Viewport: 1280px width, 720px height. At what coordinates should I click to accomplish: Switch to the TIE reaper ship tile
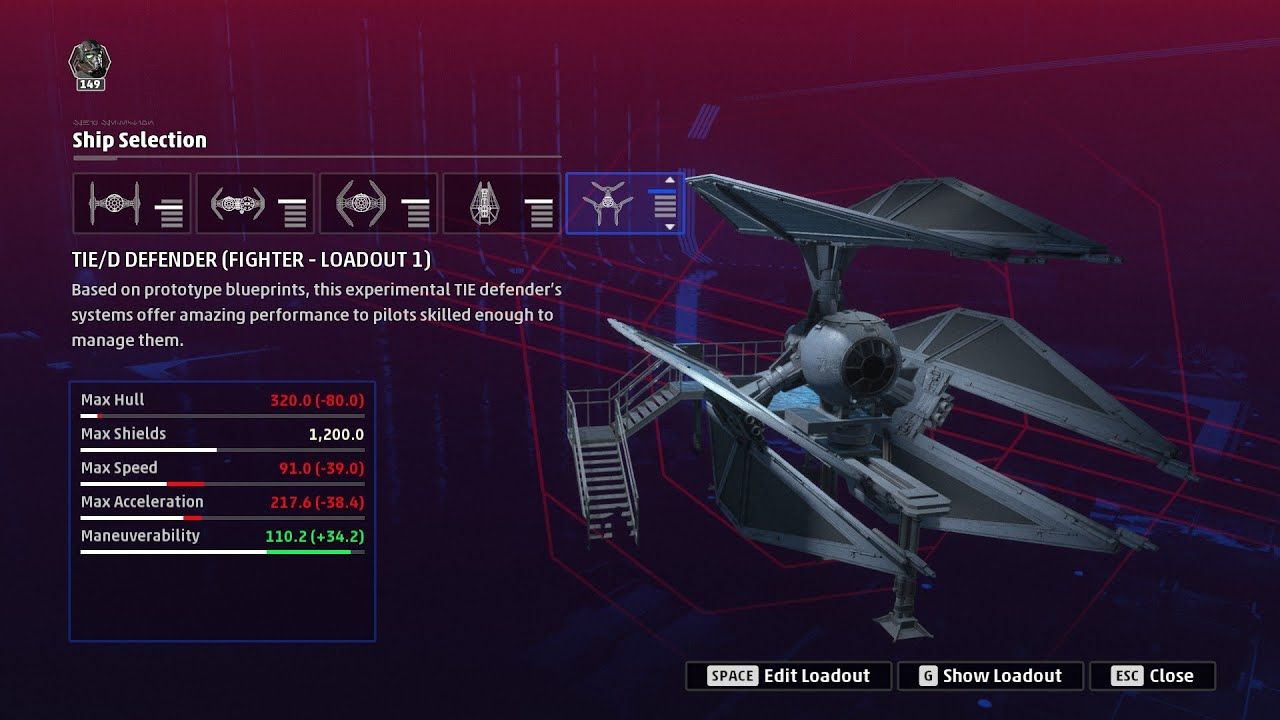coord(501,204)
